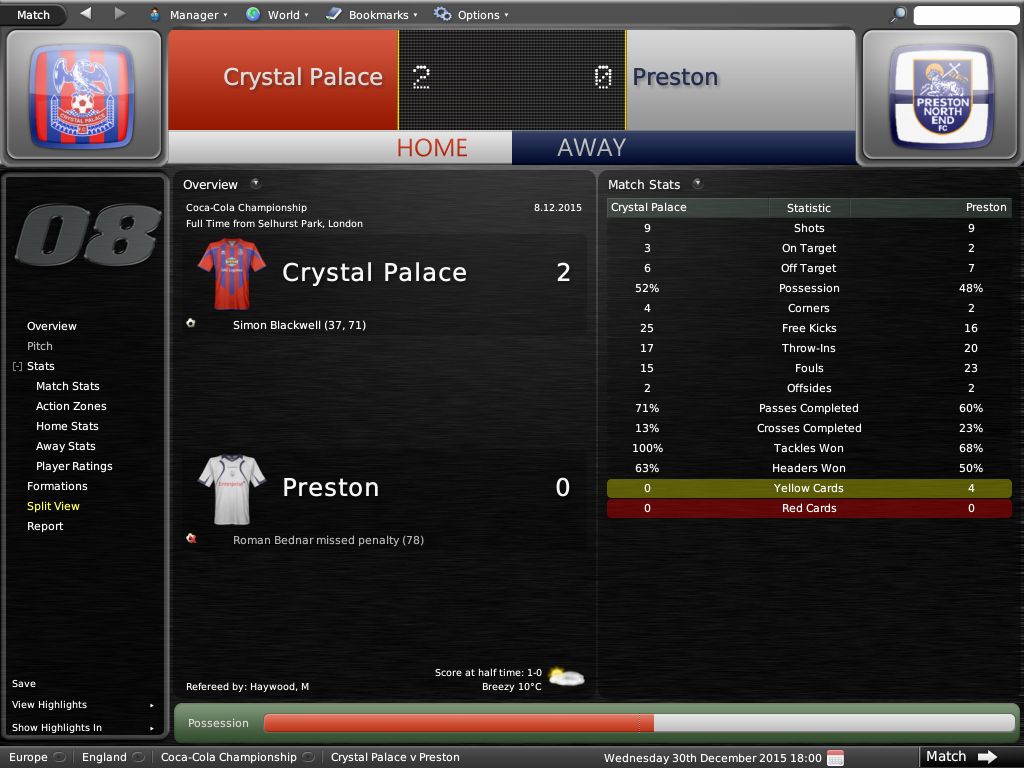Image resolution: width=1024 pixels, height=768 pixels.
Task: Show the Formations screen
Action: [x=57, y=486]
